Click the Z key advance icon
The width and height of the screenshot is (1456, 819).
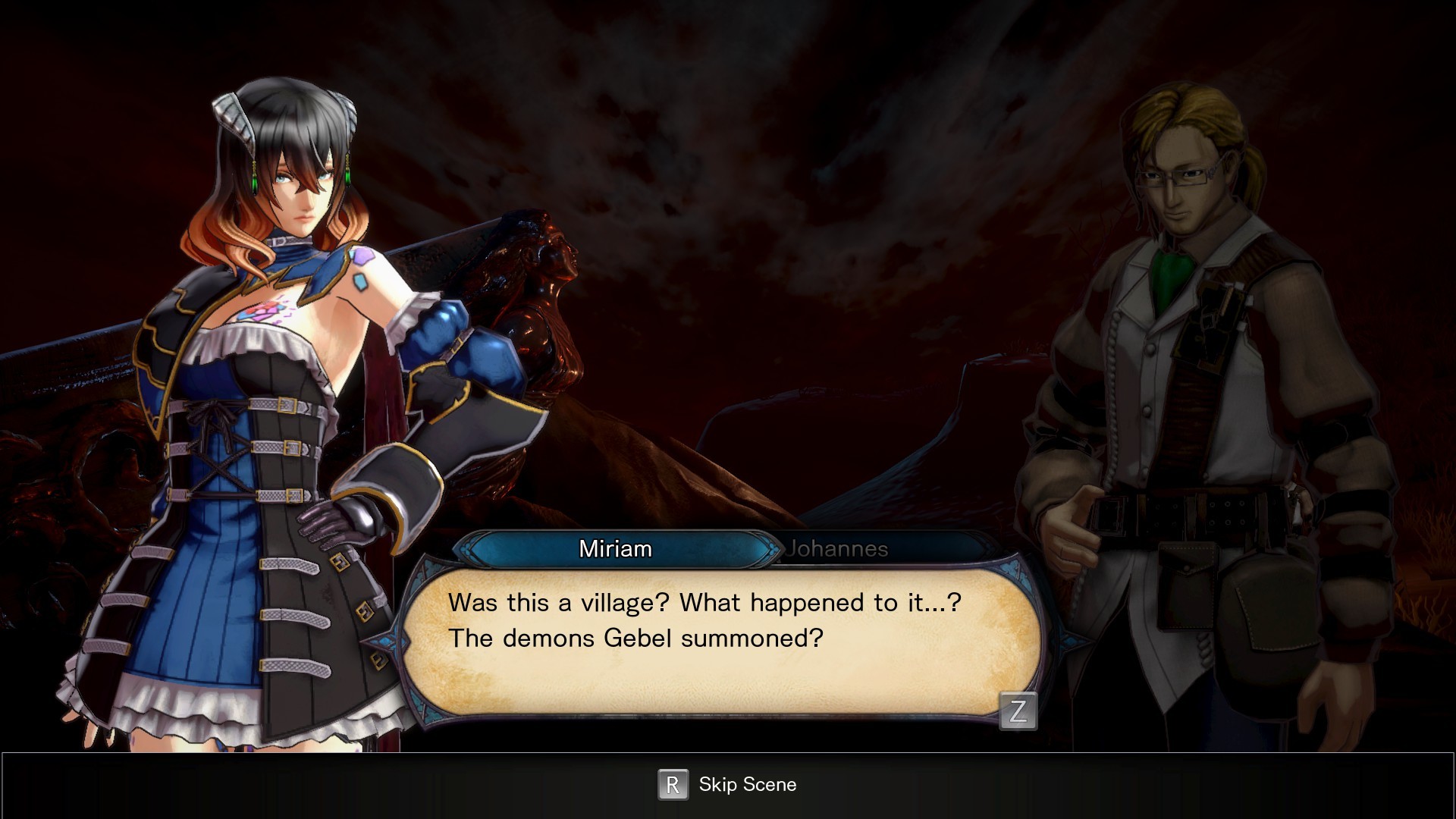pyautogui.click(x=1020, y=711)
